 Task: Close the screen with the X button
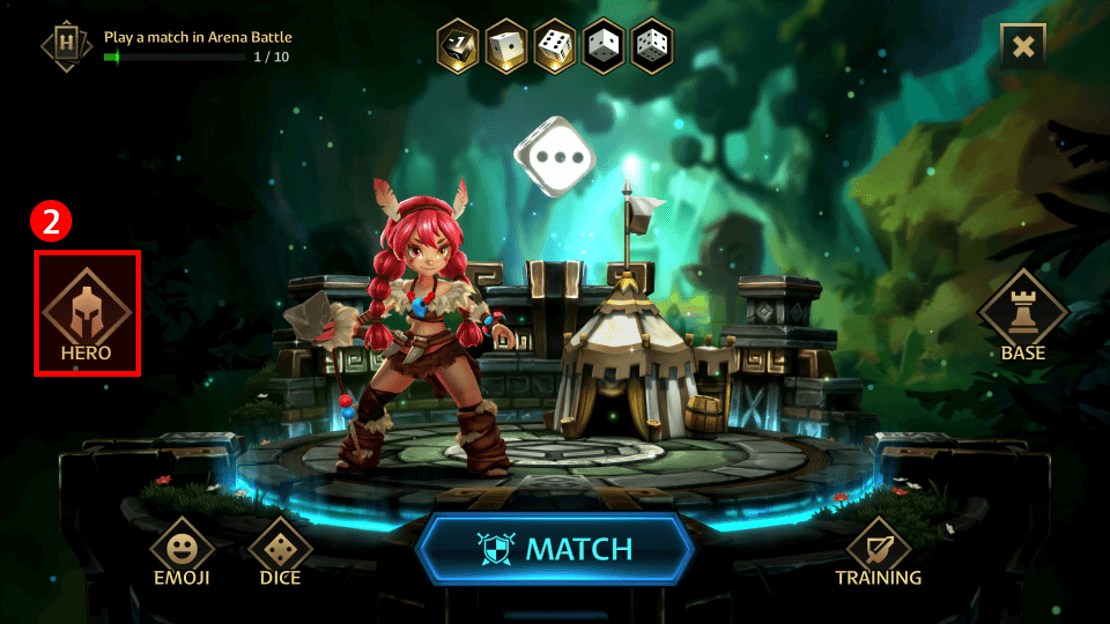[1022, 45]
